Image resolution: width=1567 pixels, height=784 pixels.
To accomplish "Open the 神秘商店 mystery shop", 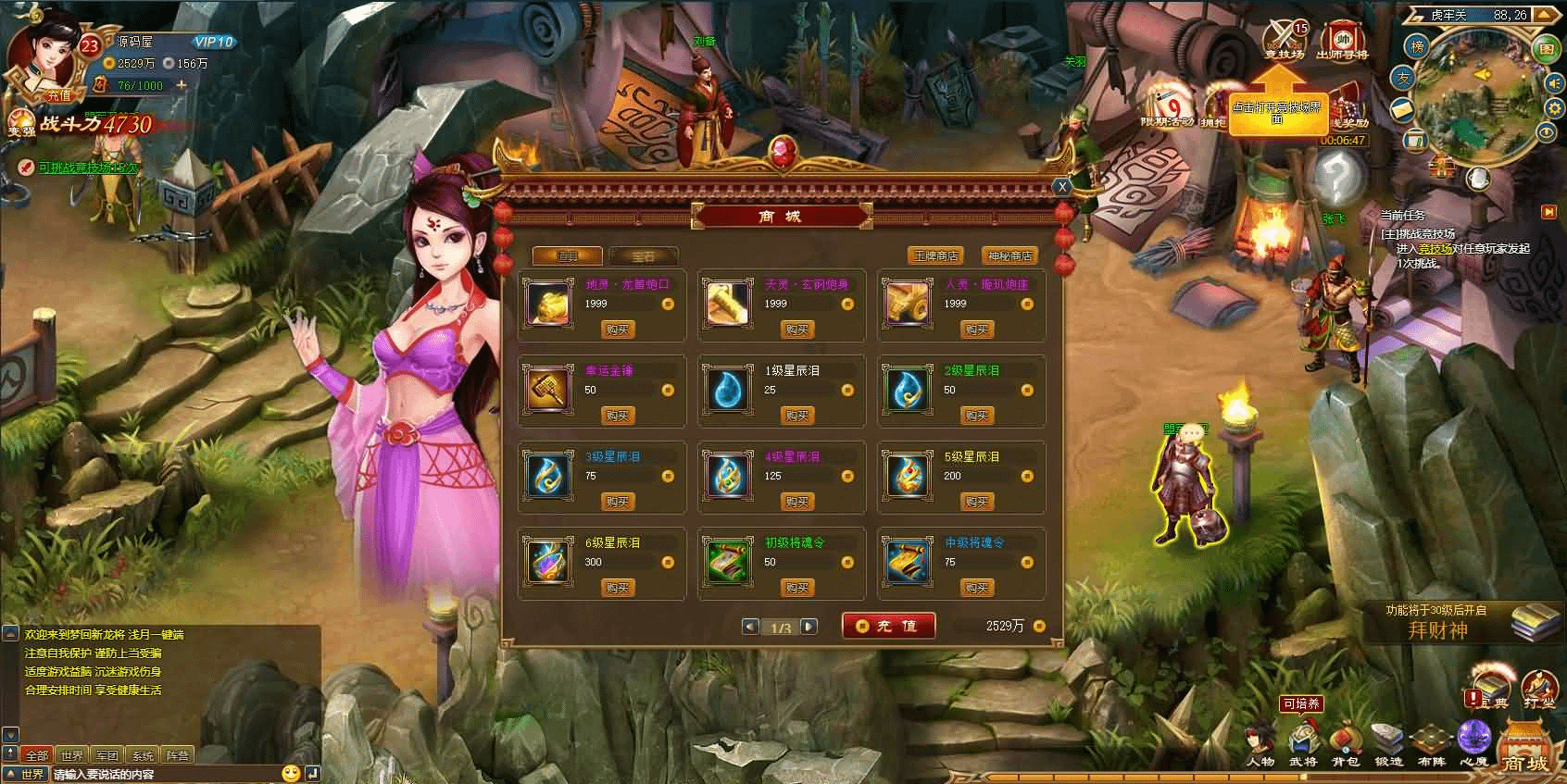I will pos(1009,255).
